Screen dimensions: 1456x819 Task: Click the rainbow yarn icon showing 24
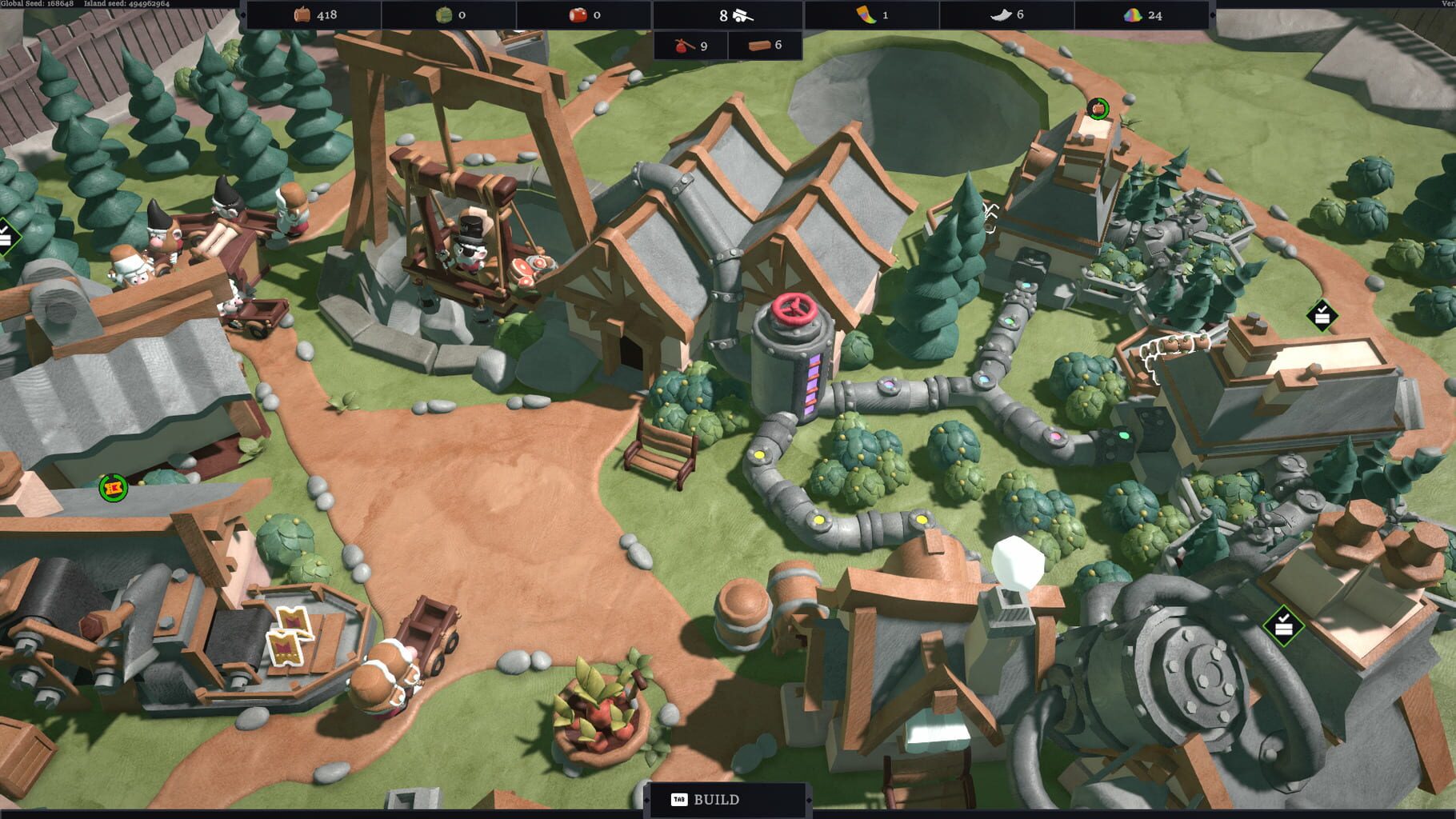1132,14
